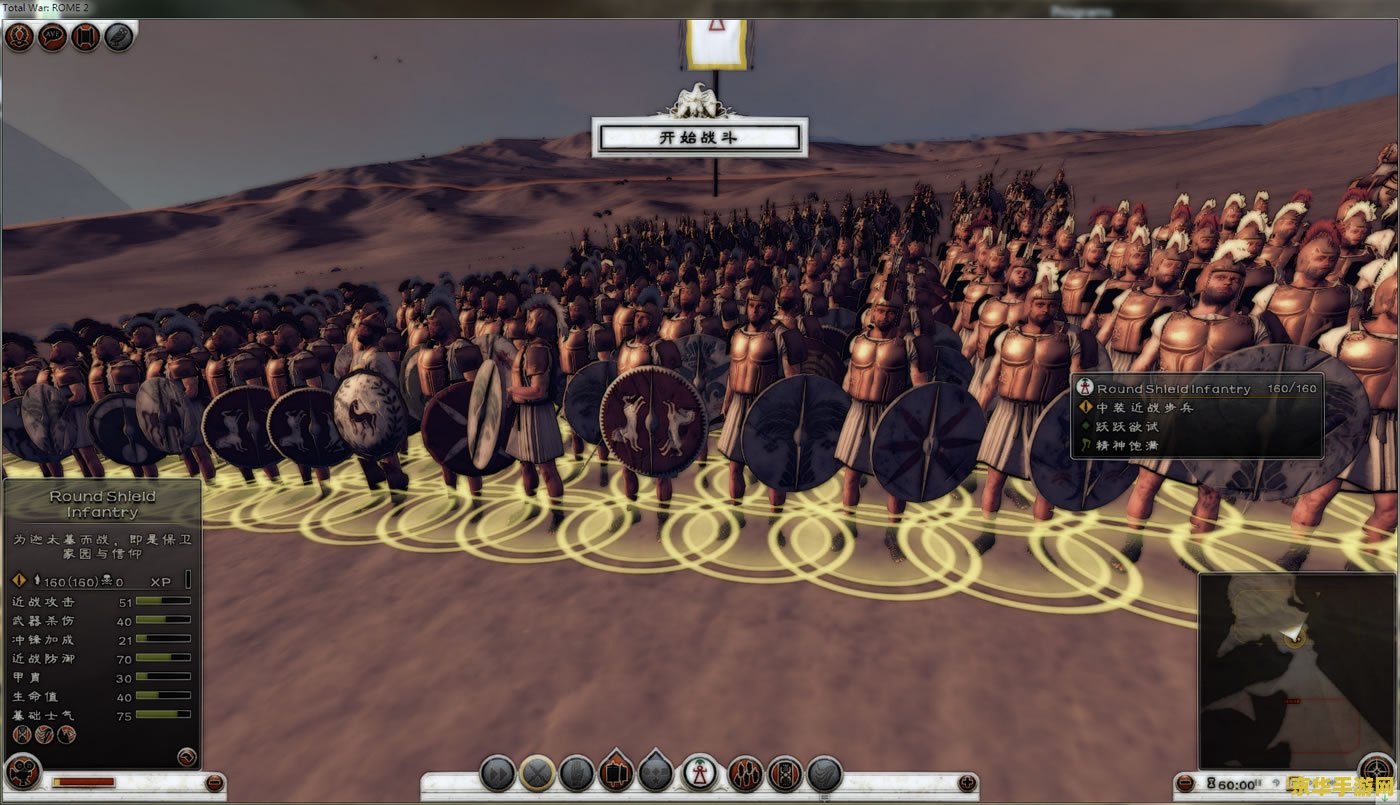Click the battlefield minimap
Screen dimensions: 1400x805
[1282, 668]
